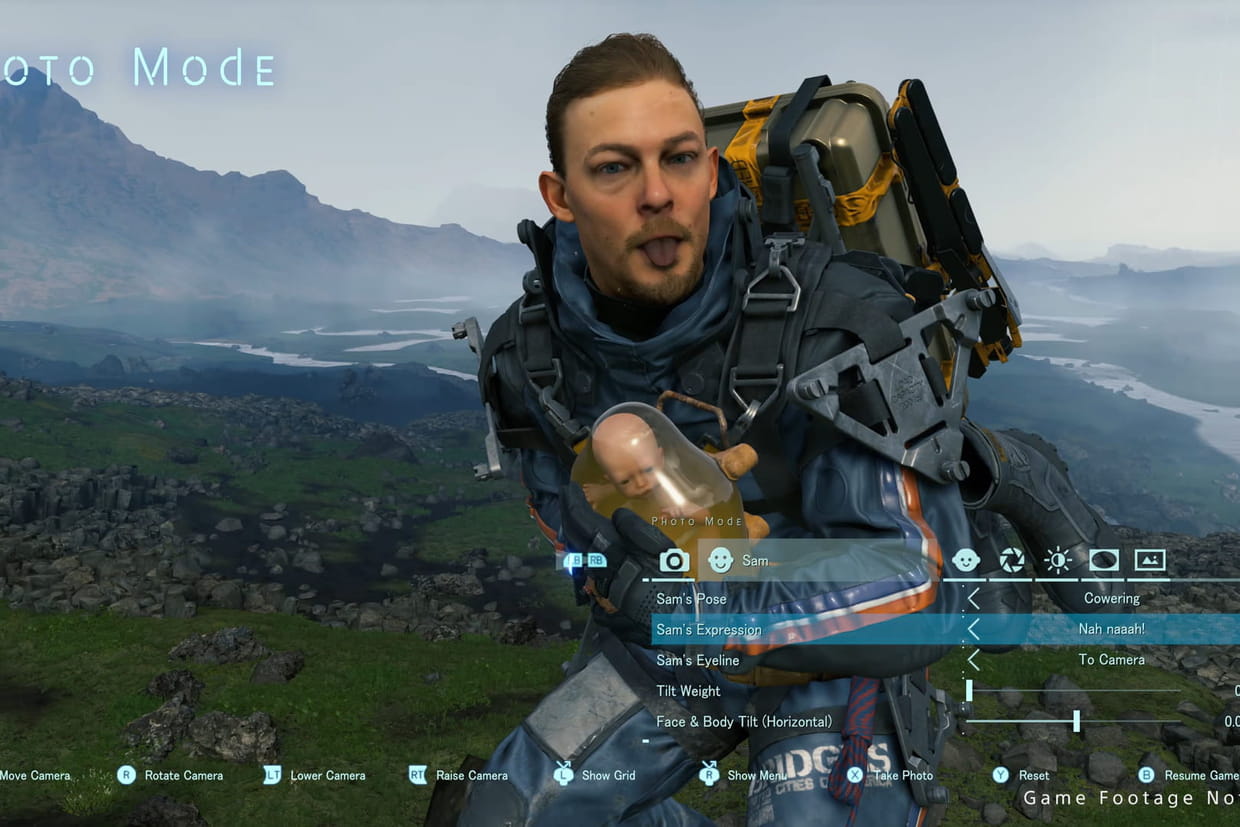This screenshot has width=1240, height=827.
Task: Open the picture frame icon tab
Action: point(1150,560)
